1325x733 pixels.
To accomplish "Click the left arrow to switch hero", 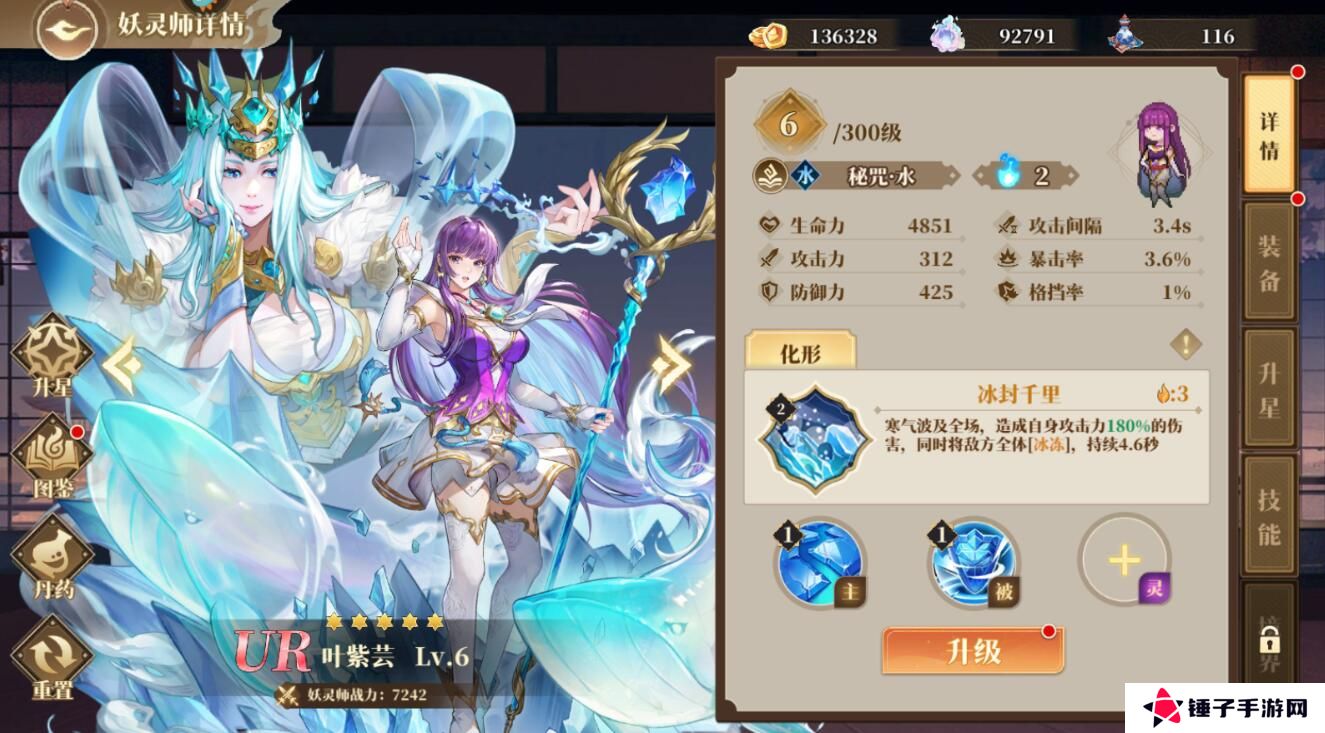I will pyautogui.click(x=122, y=367).
